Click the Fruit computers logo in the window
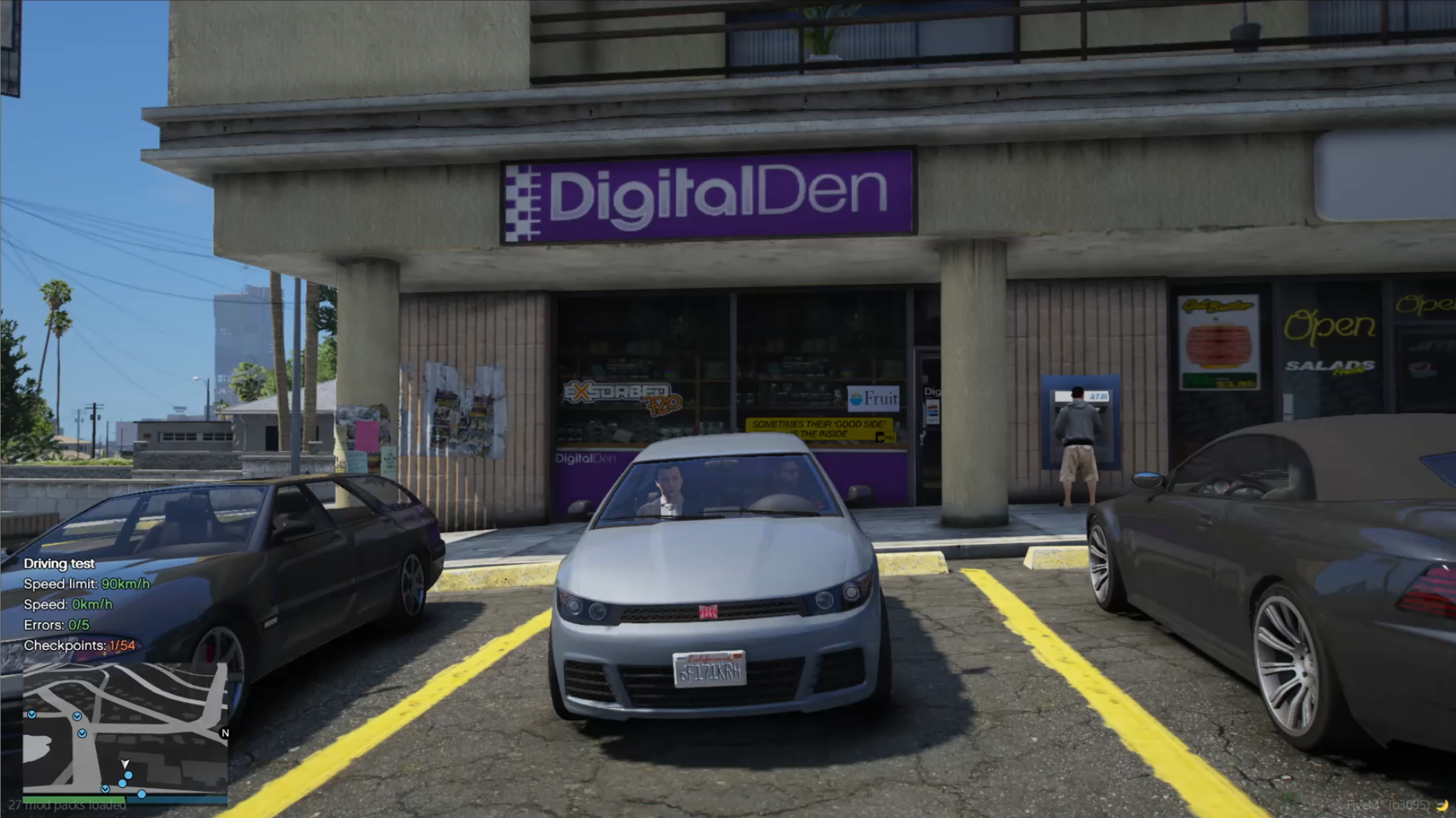Viewport: 1456px width, 818px height. click(x=874, y=399)
